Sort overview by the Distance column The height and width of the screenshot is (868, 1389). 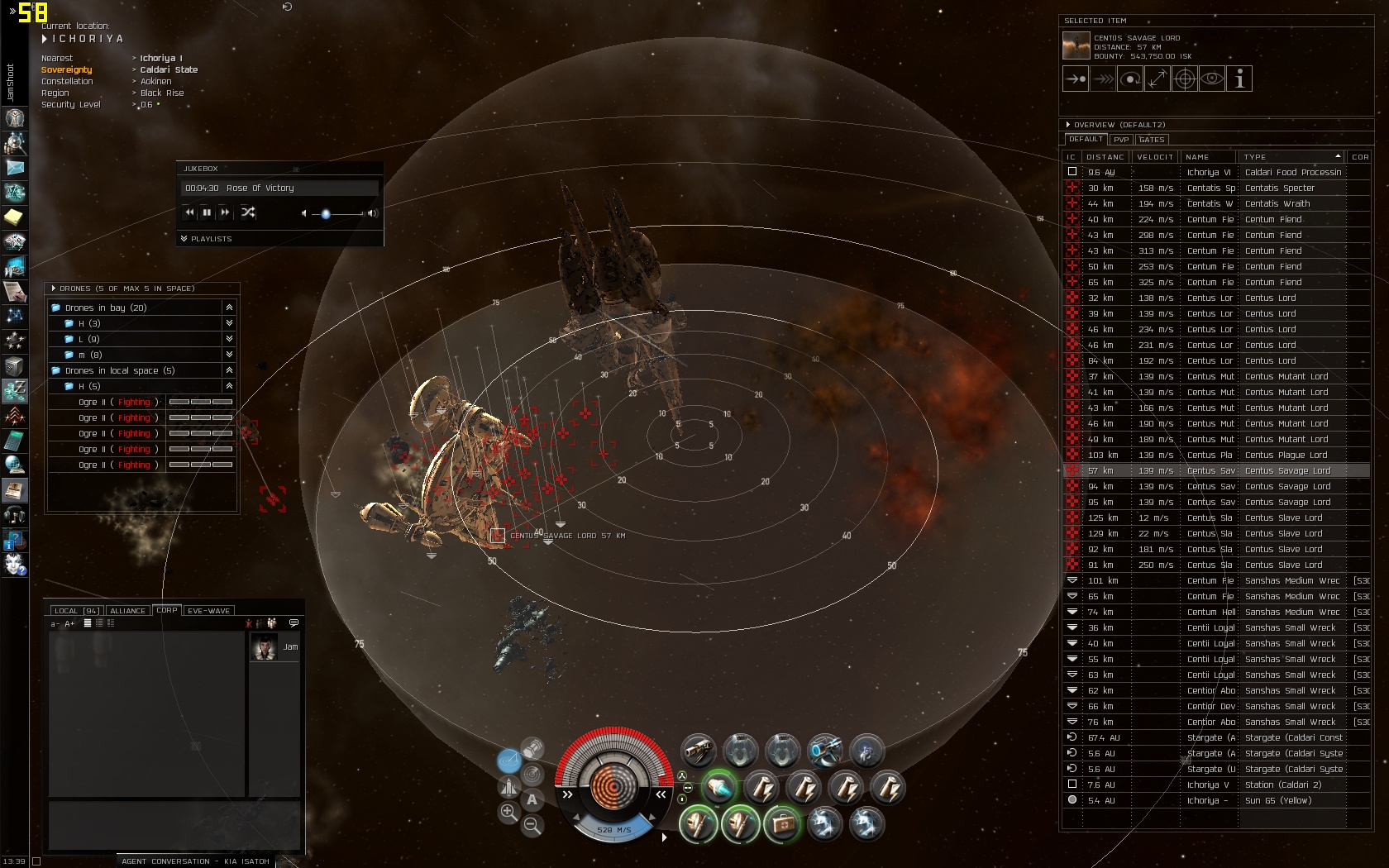tap(1105, 157)
